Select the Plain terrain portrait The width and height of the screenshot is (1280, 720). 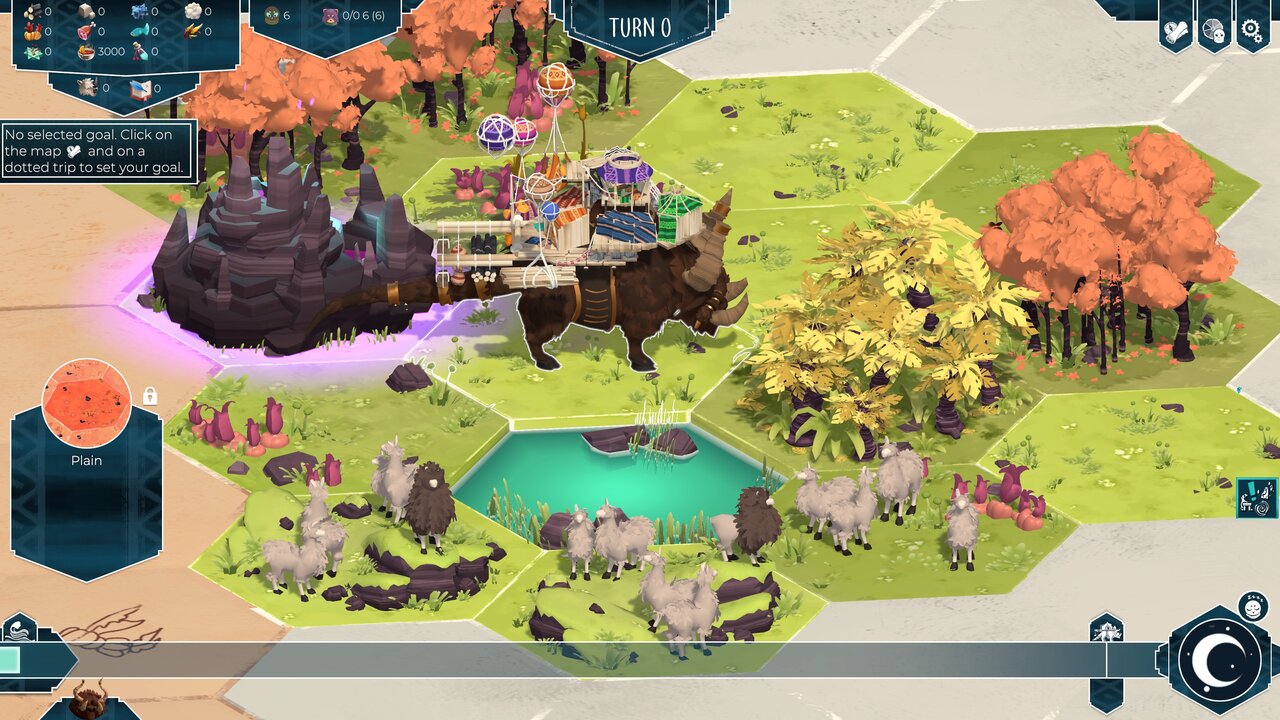pos(87,404)
